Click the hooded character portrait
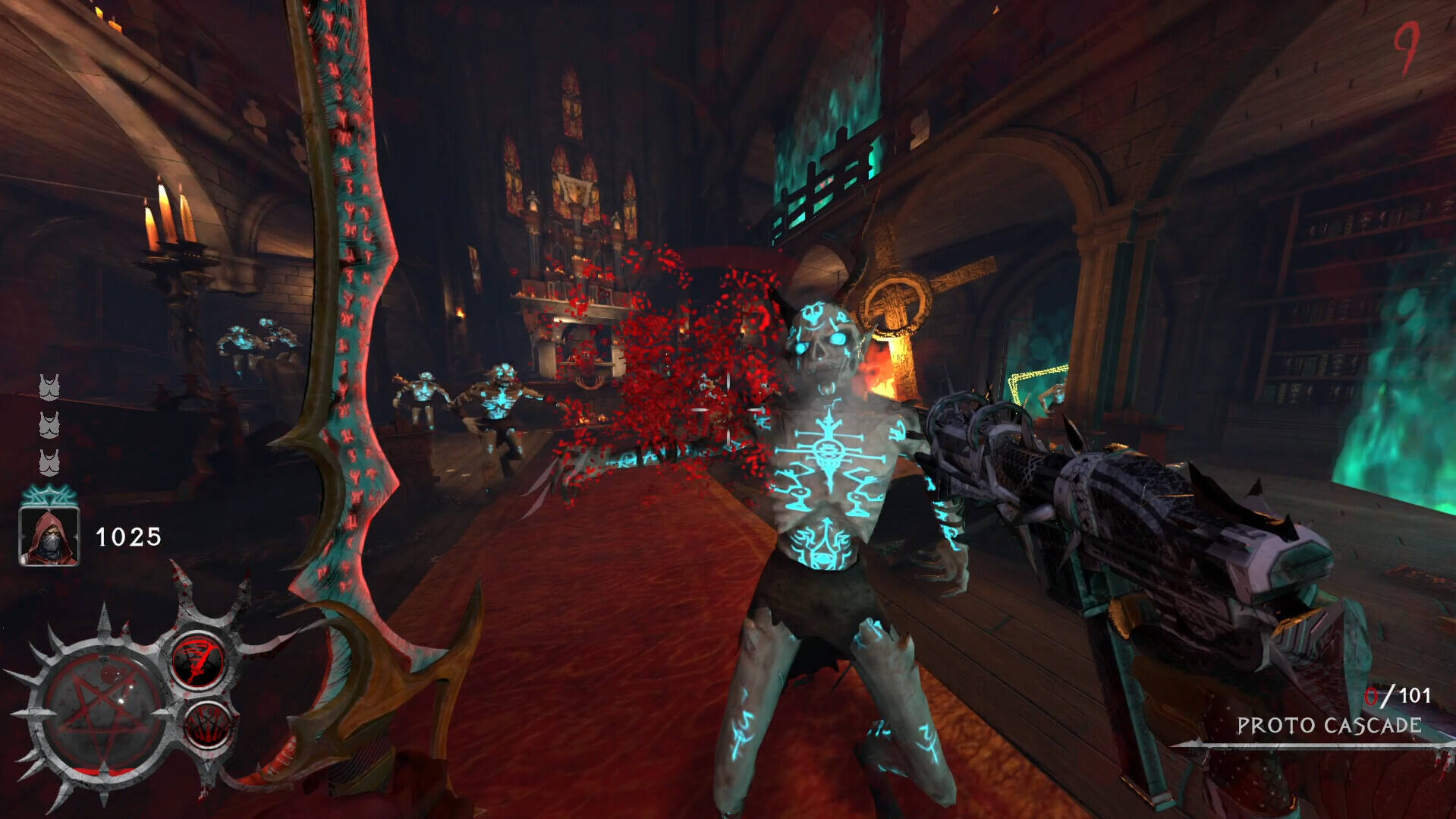Image resolution: width=1456 pixels, height=819 pixels. coord(49,537)
